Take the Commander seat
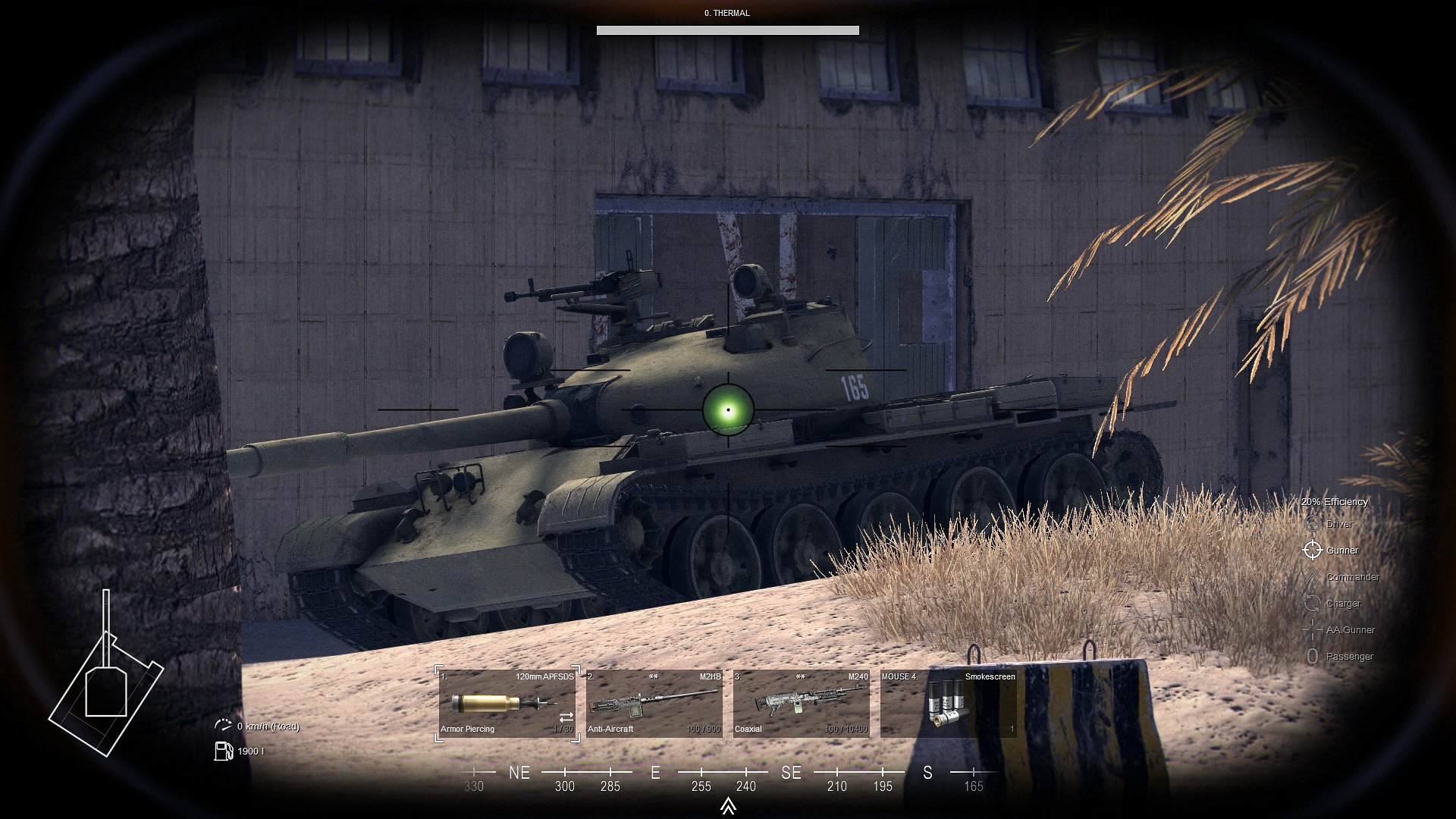Screen dimensions: 1456x819 pos(1351,577)
